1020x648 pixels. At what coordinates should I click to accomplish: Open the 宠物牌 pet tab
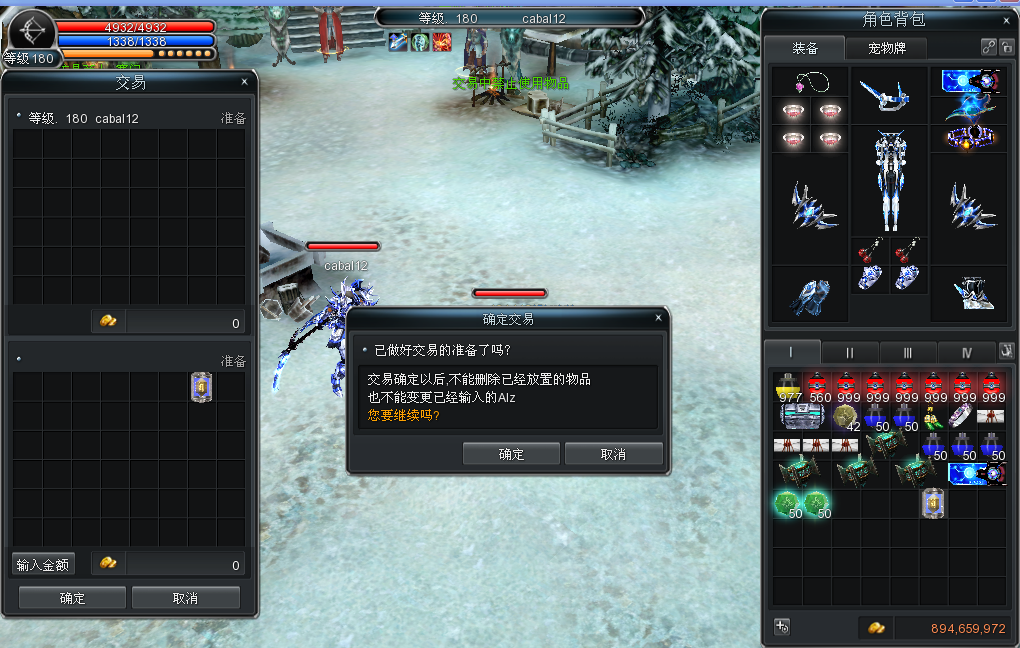[886, 48]
